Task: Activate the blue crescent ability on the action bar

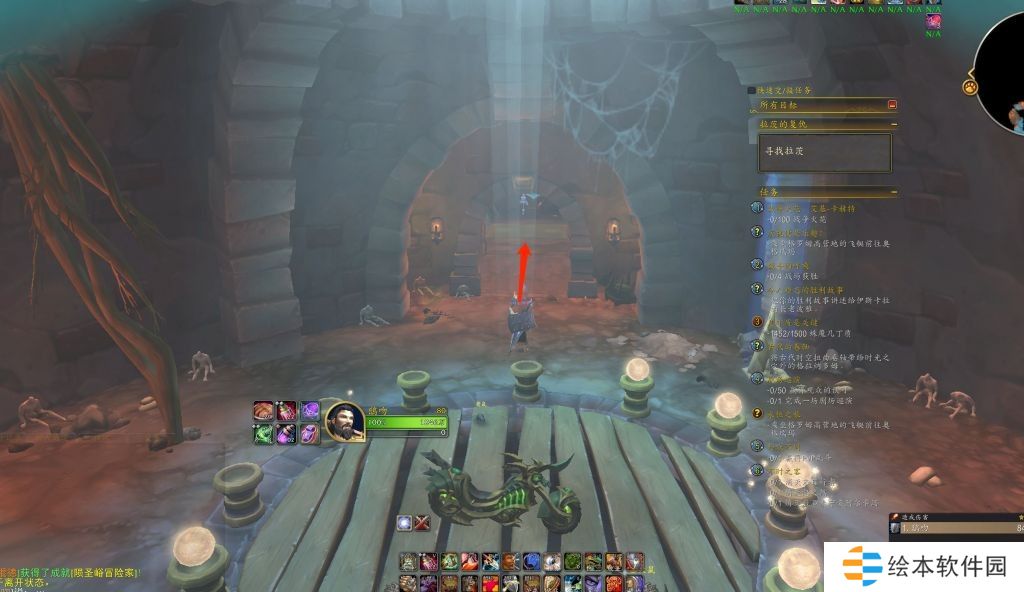Action: pyautogui.click(x=530, y=562)
